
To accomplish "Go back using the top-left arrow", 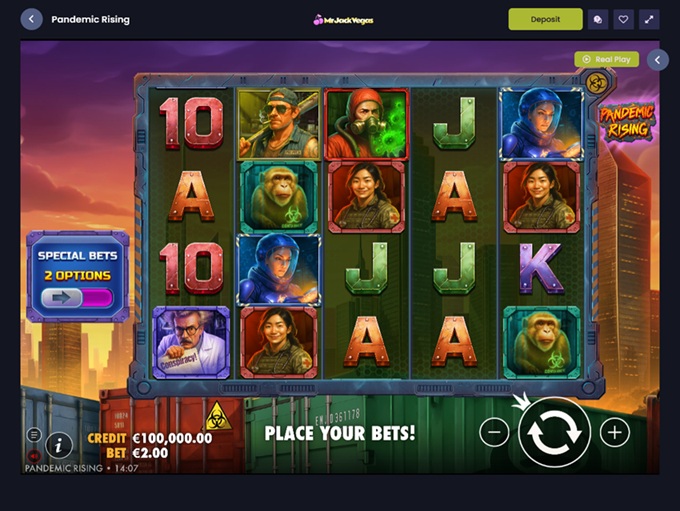I will pos(31,19).
